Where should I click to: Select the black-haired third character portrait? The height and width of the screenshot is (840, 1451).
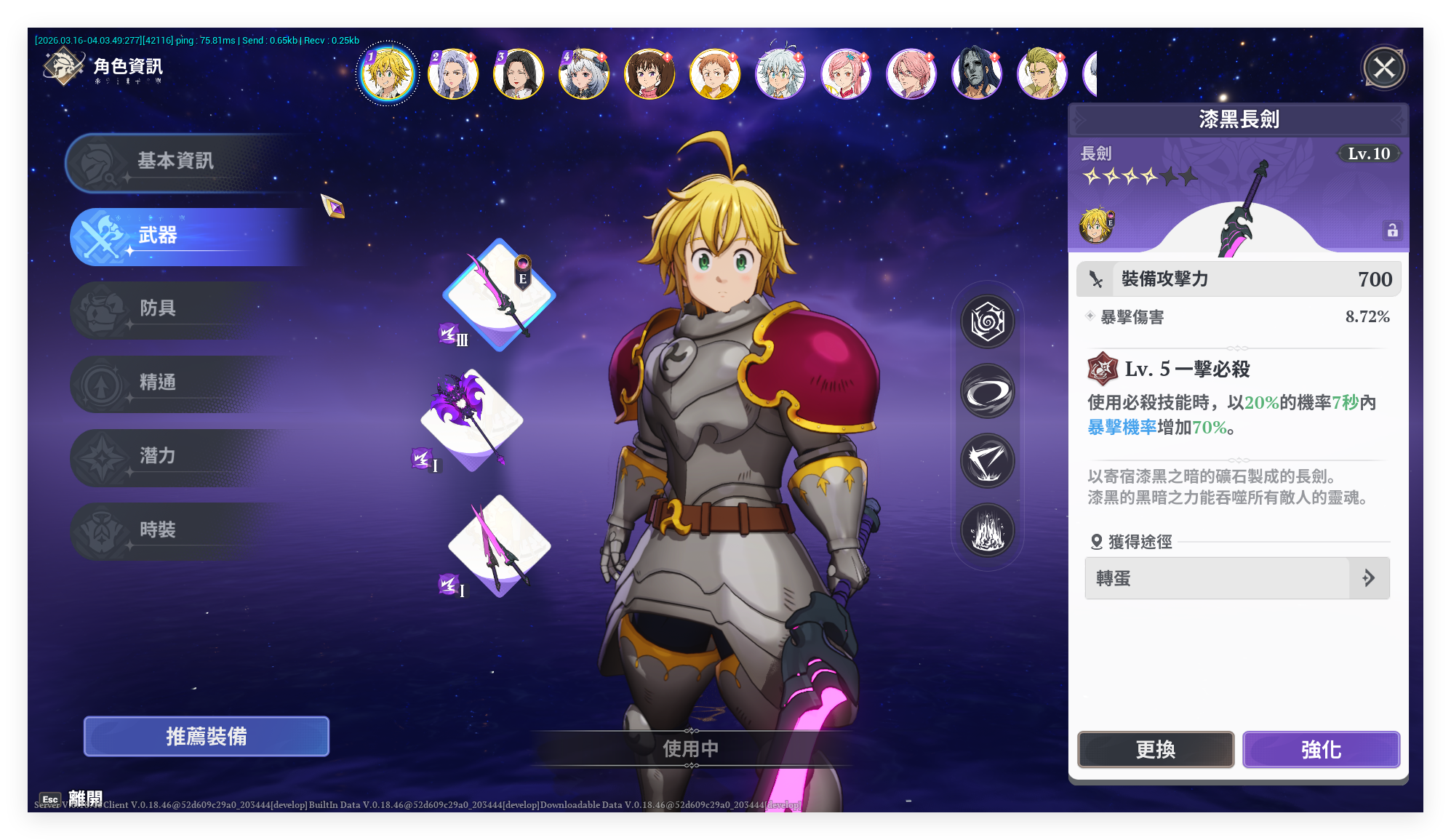[x=518, y=73]
